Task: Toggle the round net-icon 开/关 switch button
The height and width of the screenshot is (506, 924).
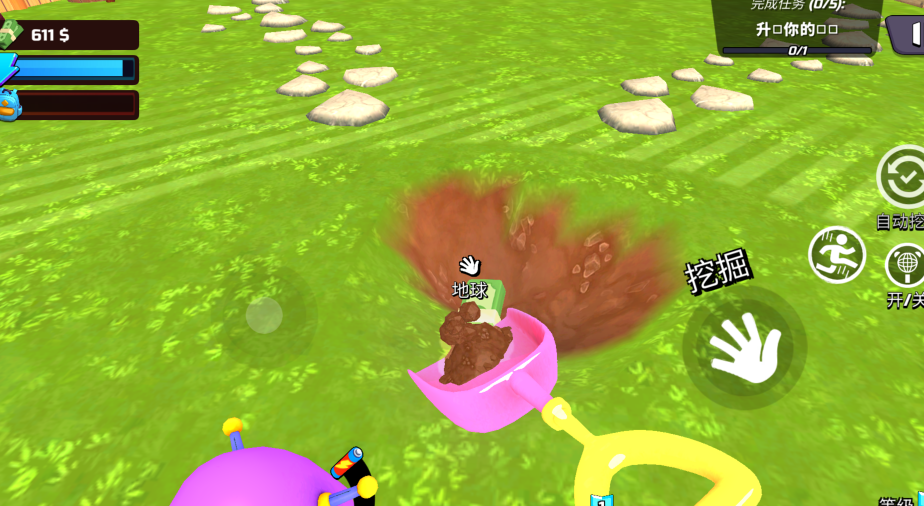Action: (905, 265)
